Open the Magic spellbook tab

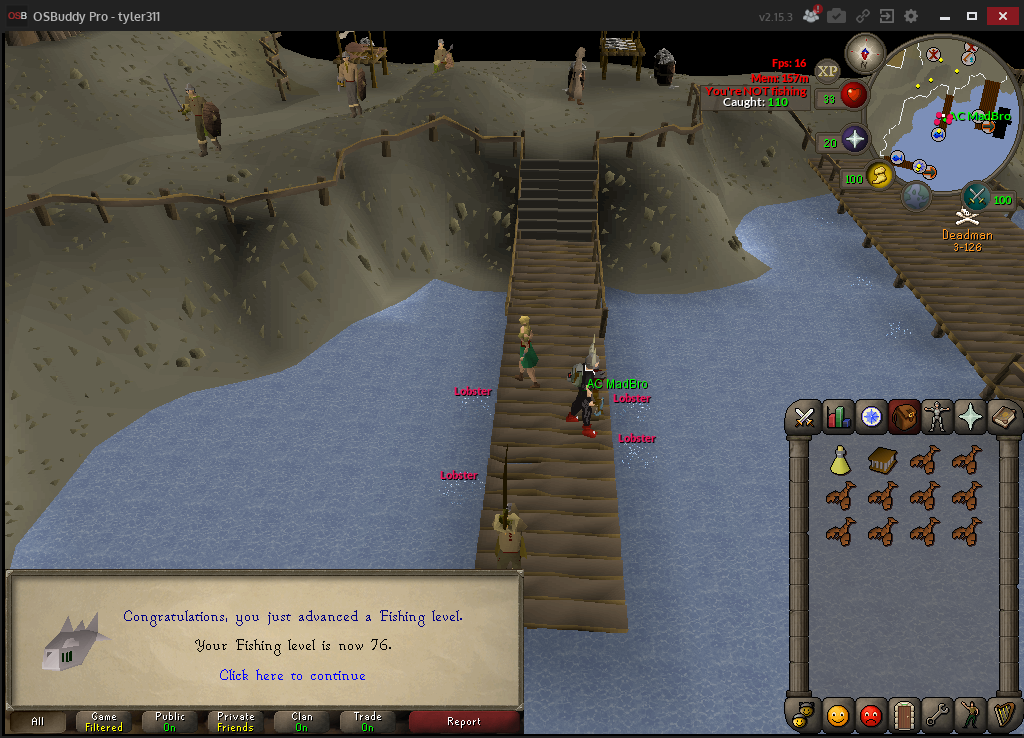click(1003, 418)
